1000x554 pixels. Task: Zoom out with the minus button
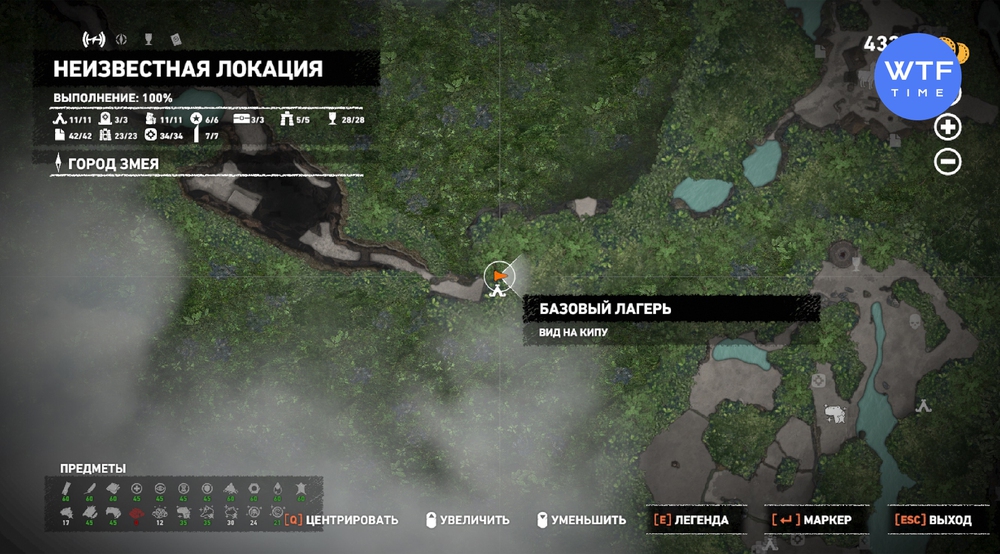[x=947, y=161]
